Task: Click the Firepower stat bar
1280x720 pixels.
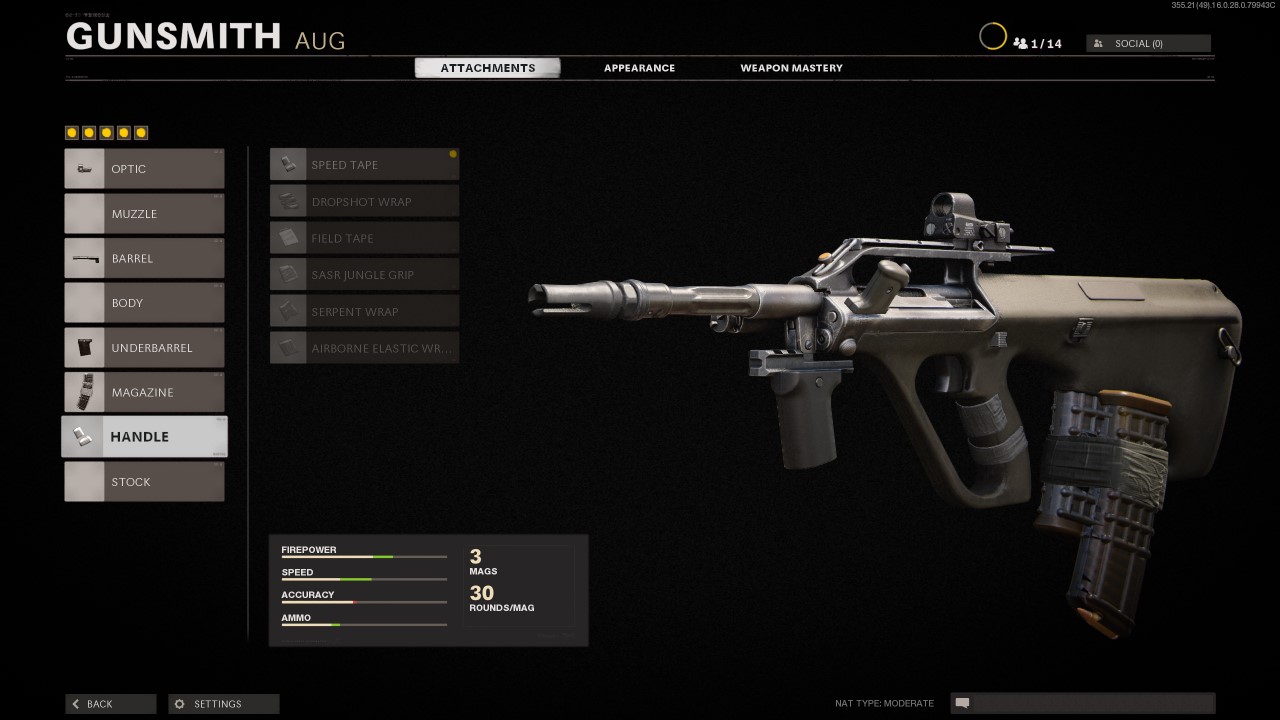Action: point(363,556)
